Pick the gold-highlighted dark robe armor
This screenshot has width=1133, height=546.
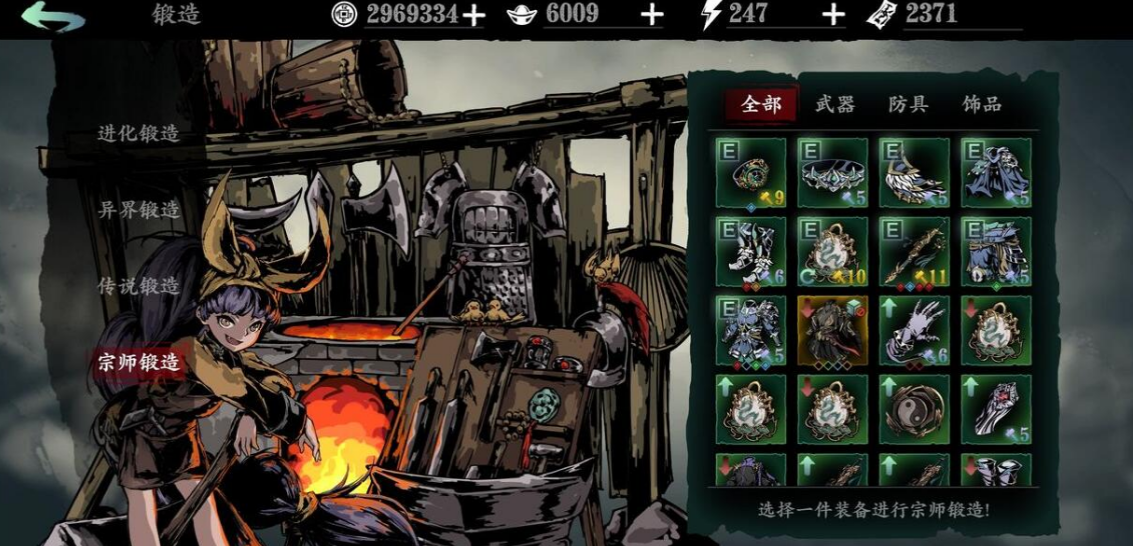(832, 330)
